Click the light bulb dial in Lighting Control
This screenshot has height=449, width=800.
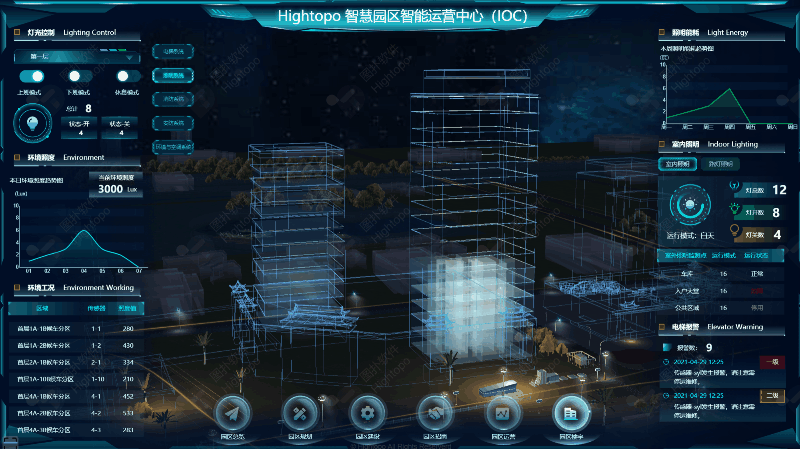point(32,124)
